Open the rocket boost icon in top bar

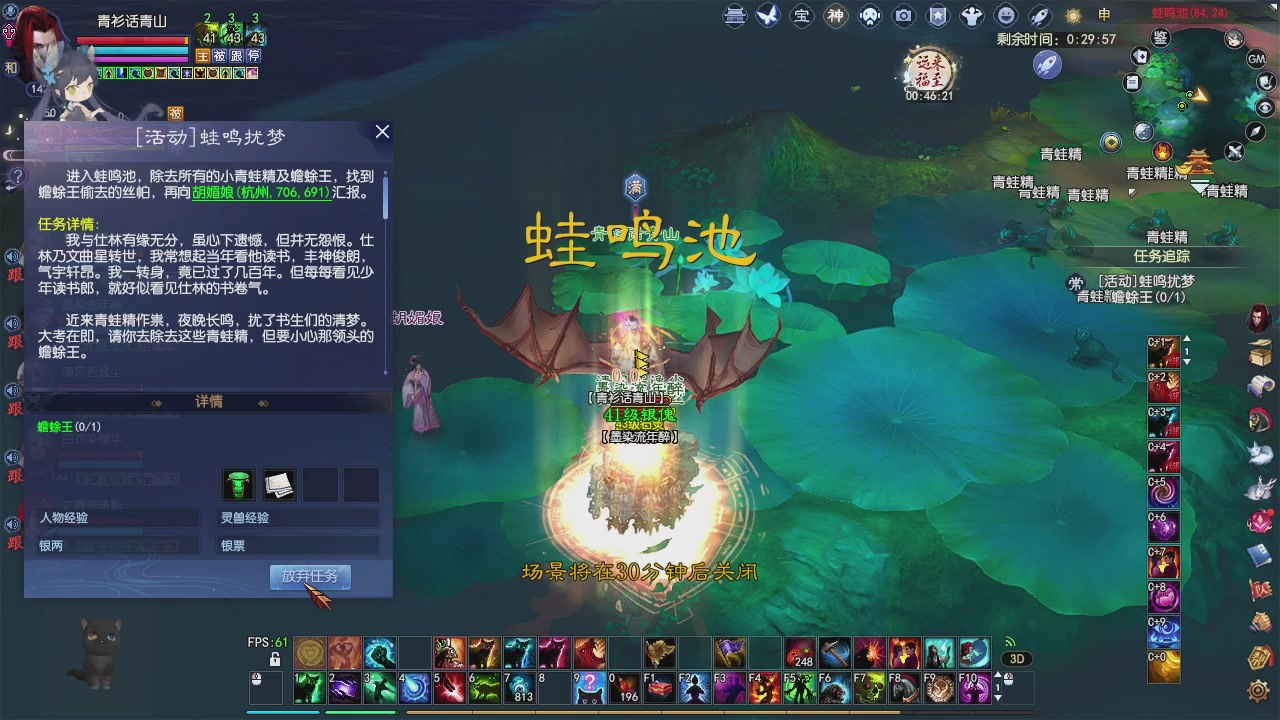(1041, 14)
